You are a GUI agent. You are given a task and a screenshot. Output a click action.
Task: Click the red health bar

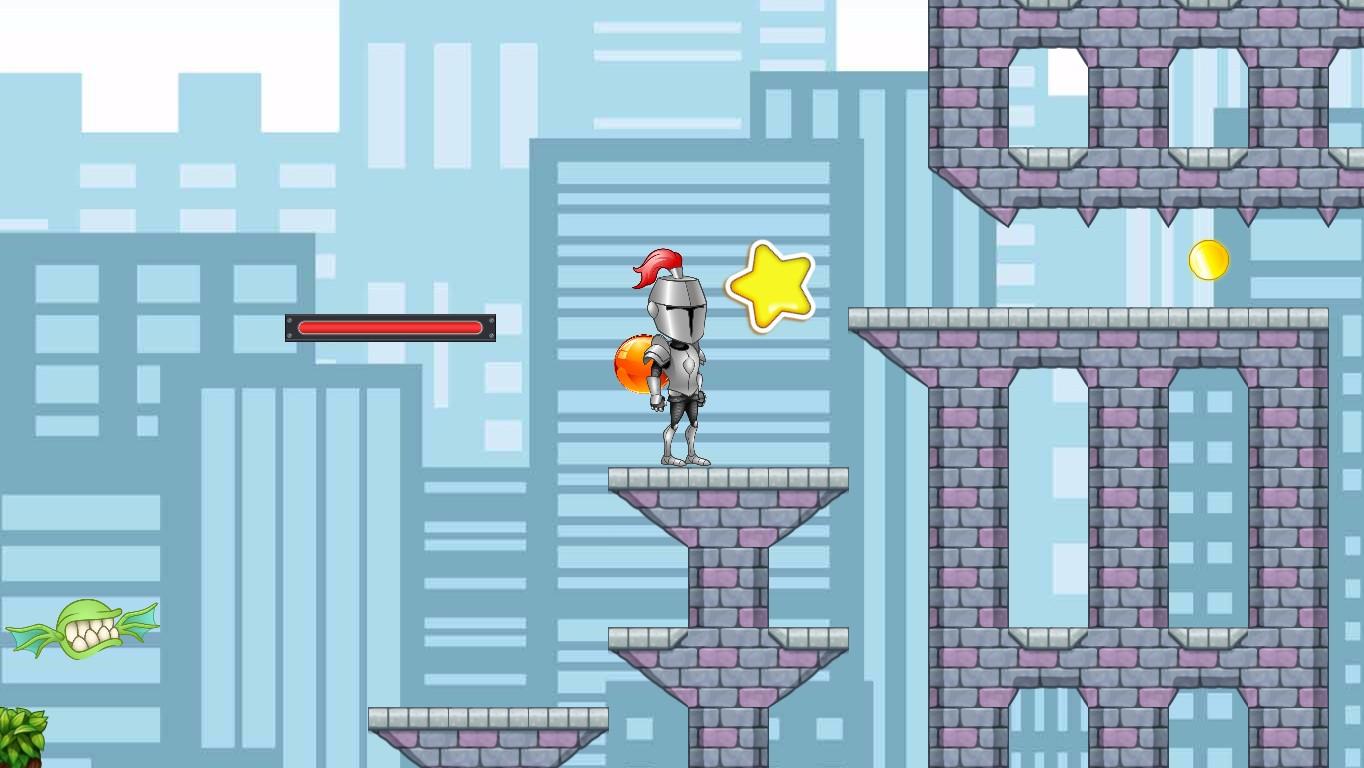[390, 327]
